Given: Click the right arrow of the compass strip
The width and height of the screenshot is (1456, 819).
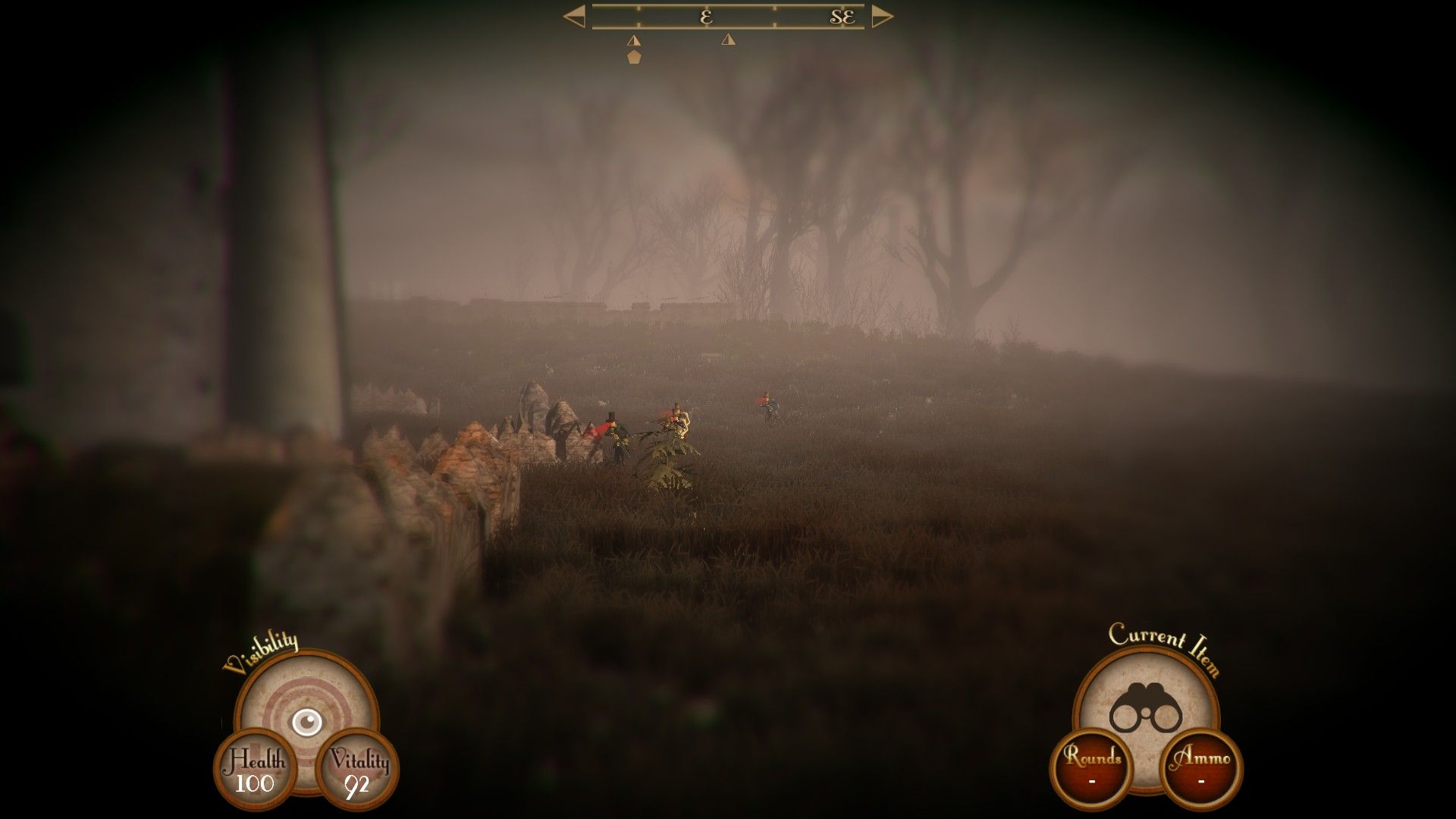Looking at the screenshot, I should (880, 17).
